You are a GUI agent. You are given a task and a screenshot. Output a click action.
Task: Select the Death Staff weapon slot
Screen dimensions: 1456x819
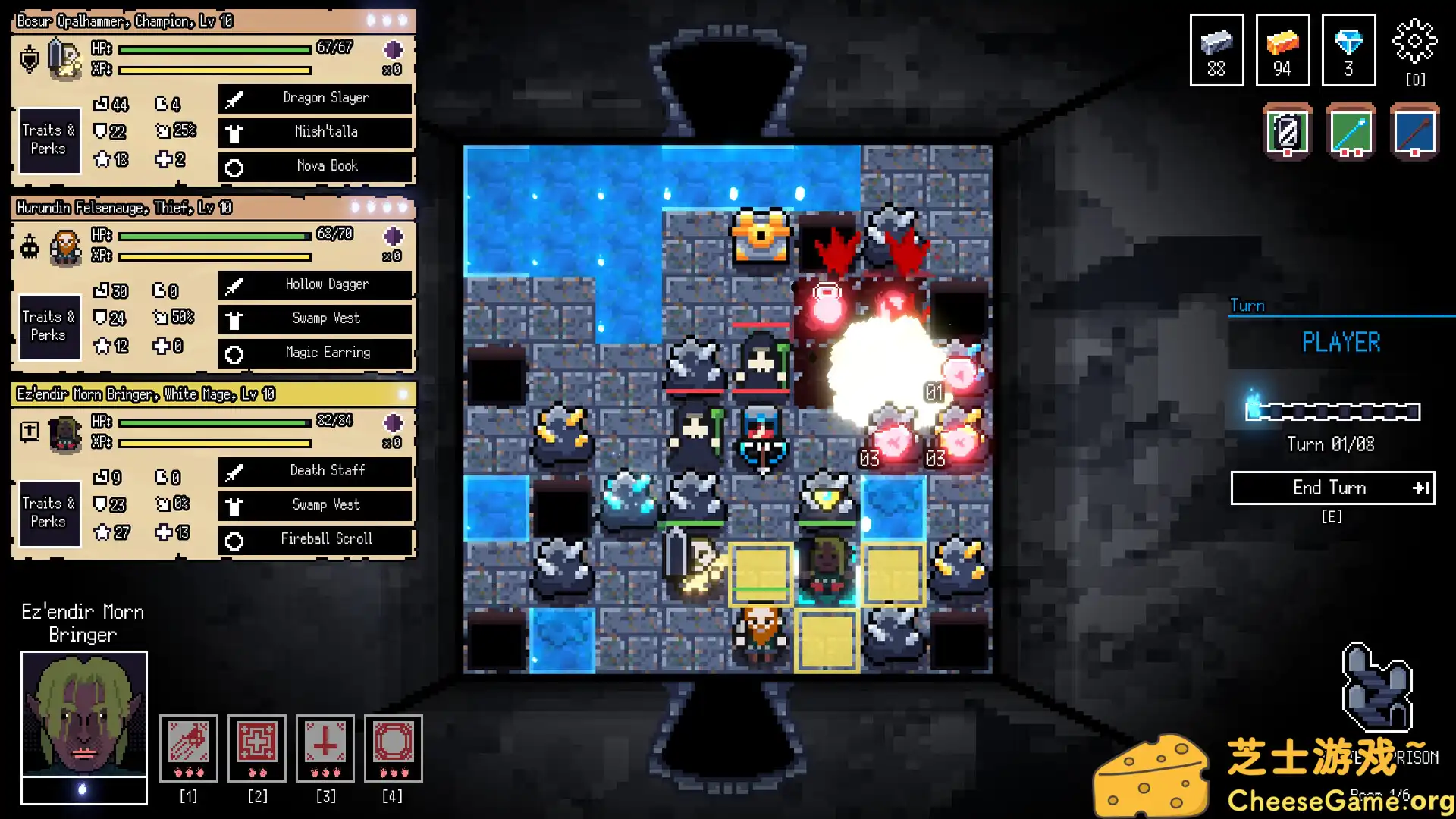315,471
